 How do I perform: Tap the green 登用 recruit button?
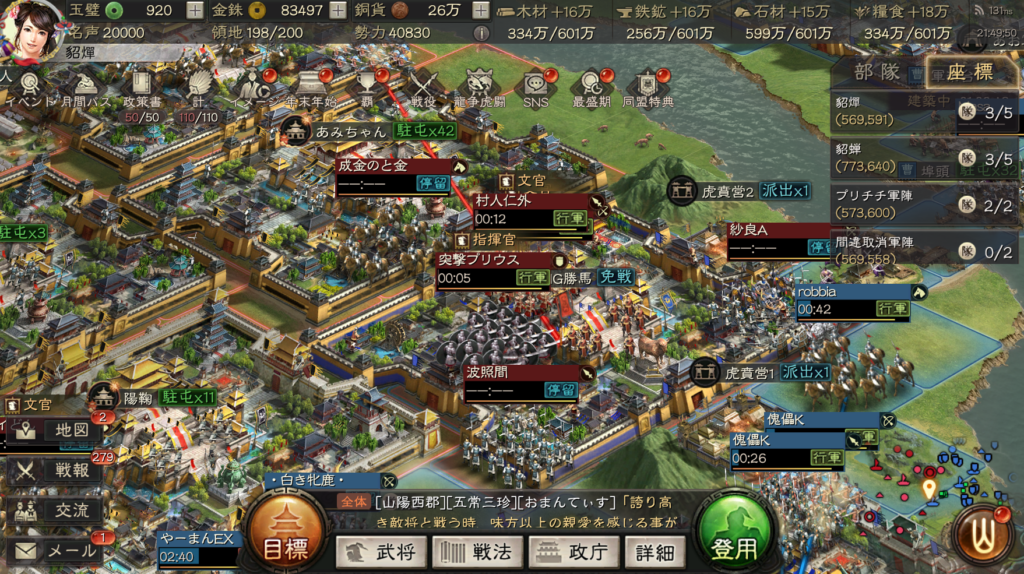click(734, 537)
